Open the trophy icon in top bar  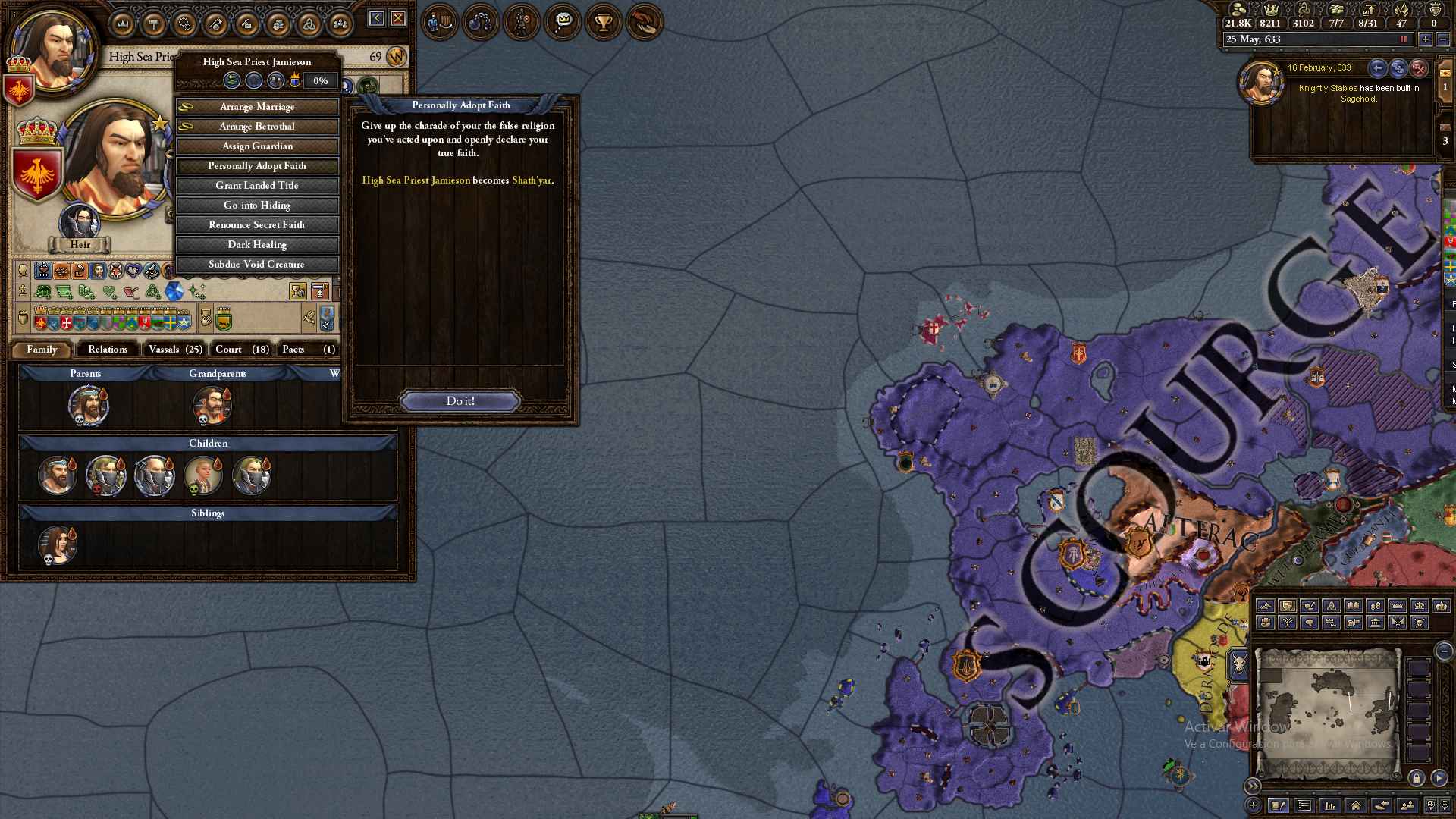point(604,22)
